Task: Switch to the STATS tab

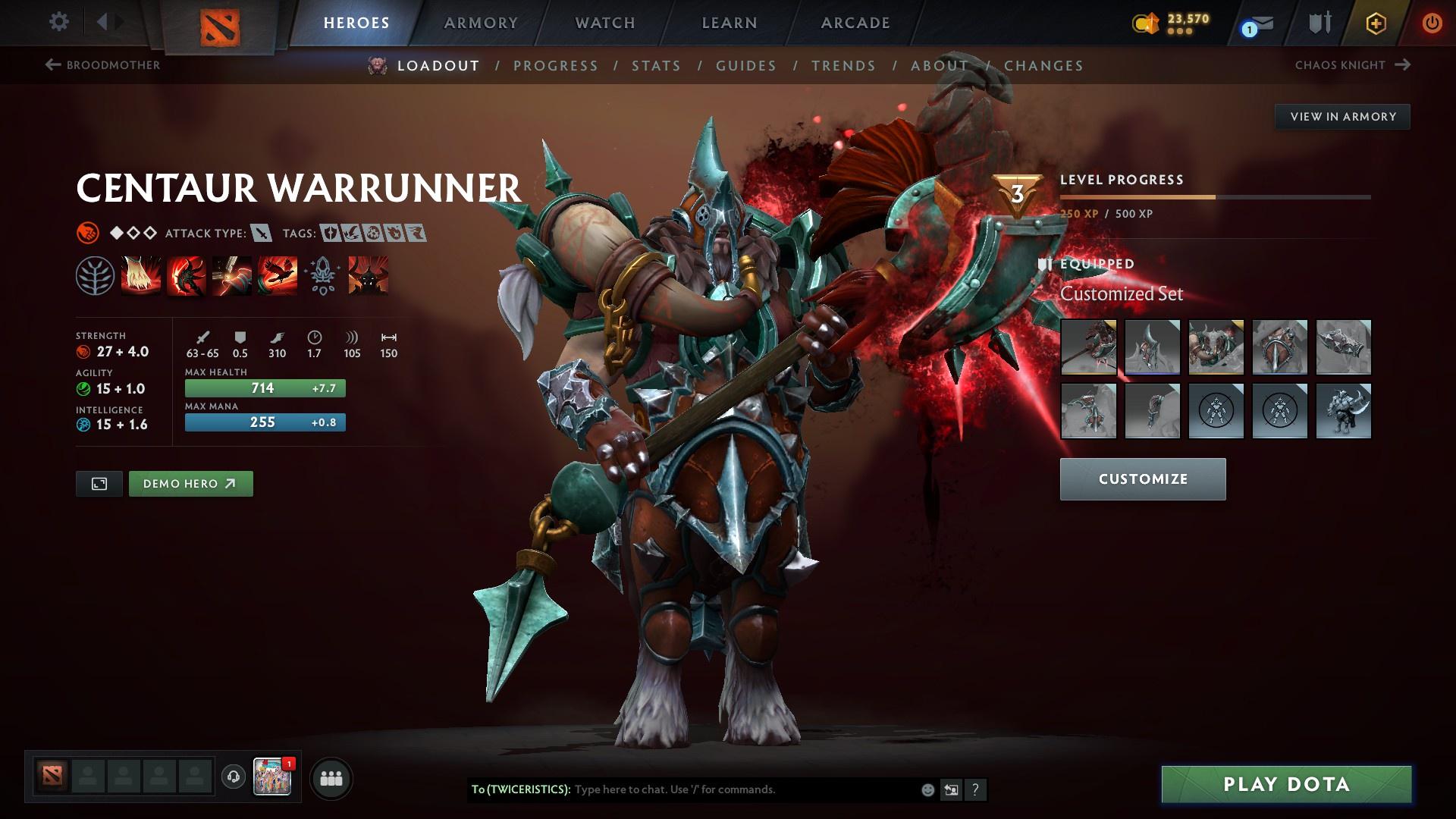Action: [x=656, y=66]
